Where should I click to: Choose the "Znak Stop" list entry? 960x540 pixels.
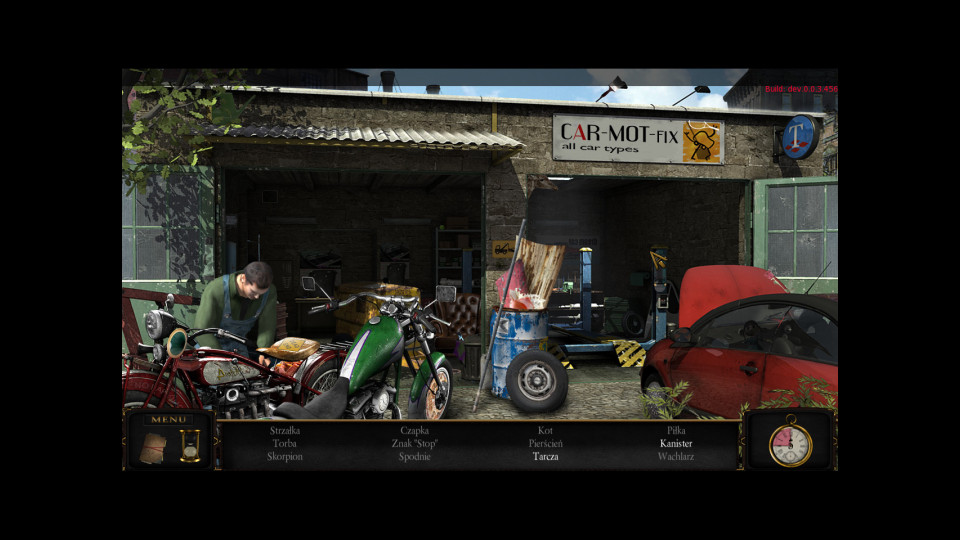415,443
